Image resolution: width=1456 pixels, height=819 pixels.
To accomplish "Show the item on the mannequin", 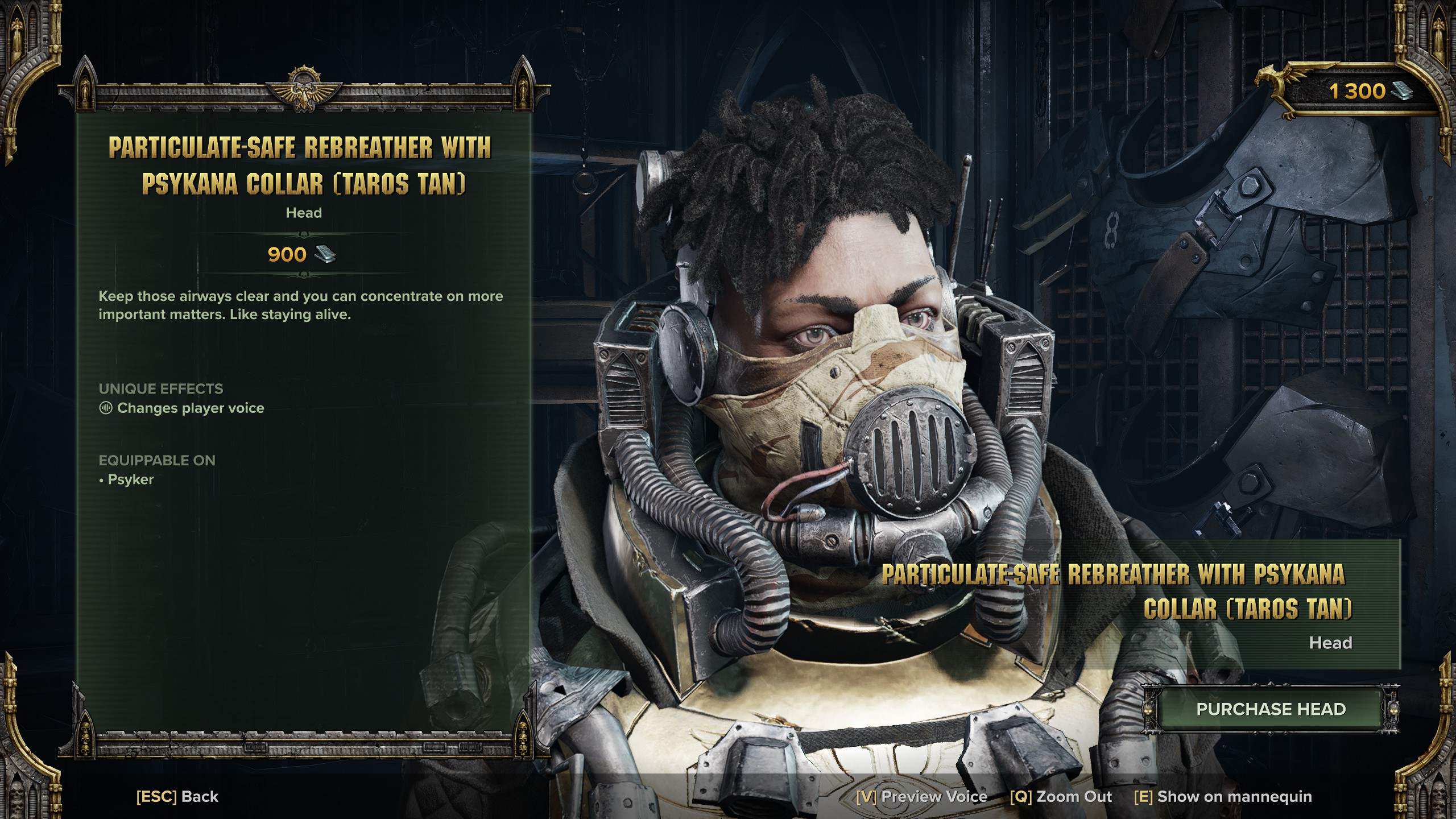I will coord(1223,797).
